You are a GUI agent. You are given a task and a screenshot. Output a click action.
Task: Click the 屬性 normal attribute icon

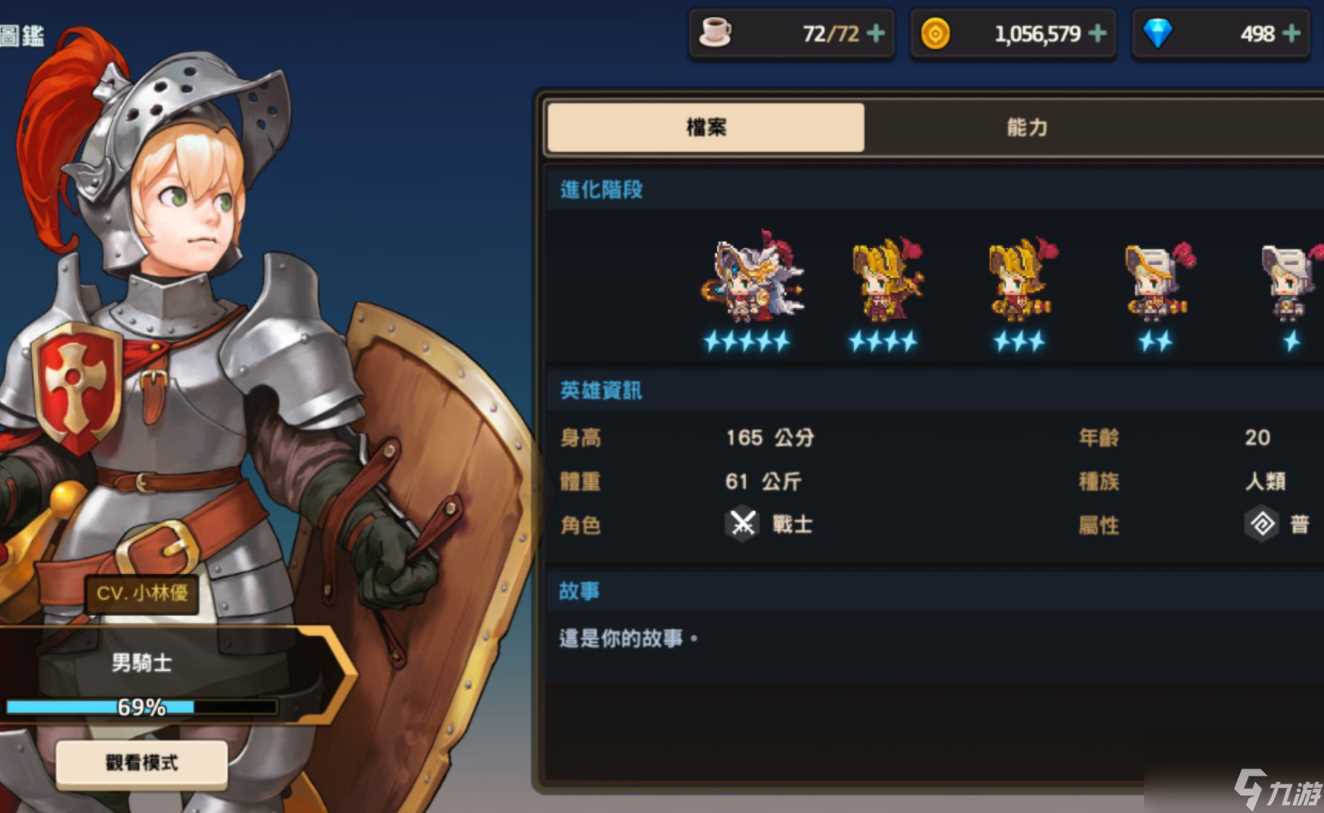(1262, 523)
